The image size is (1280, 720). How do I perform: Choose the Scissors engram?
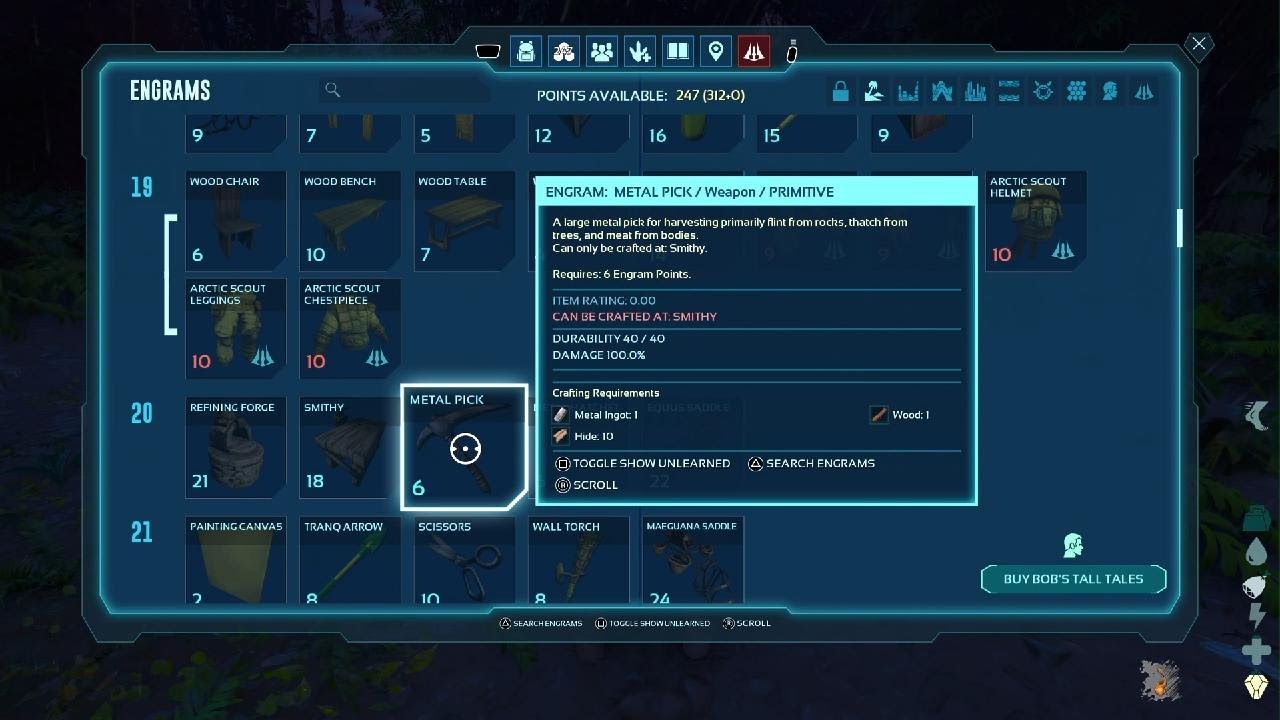click(x=464, y=561)
